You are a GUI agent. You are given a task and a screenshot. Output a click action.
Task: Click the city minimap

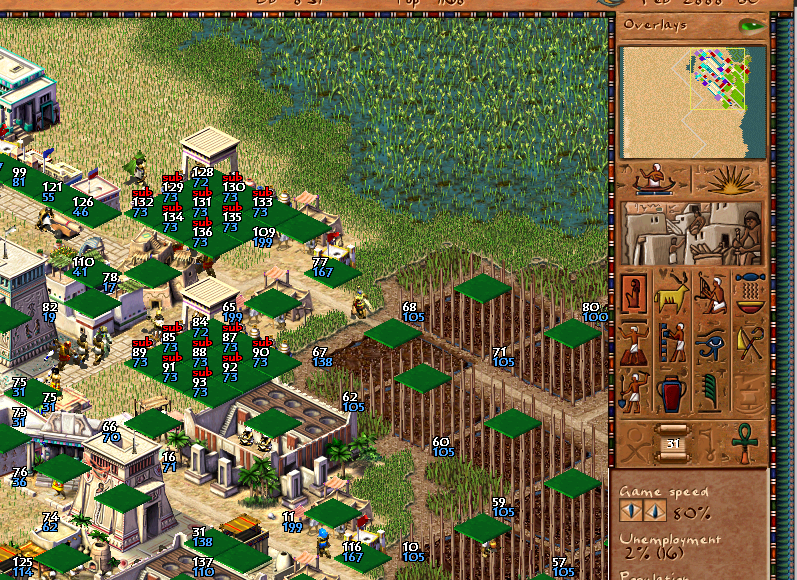692,102
